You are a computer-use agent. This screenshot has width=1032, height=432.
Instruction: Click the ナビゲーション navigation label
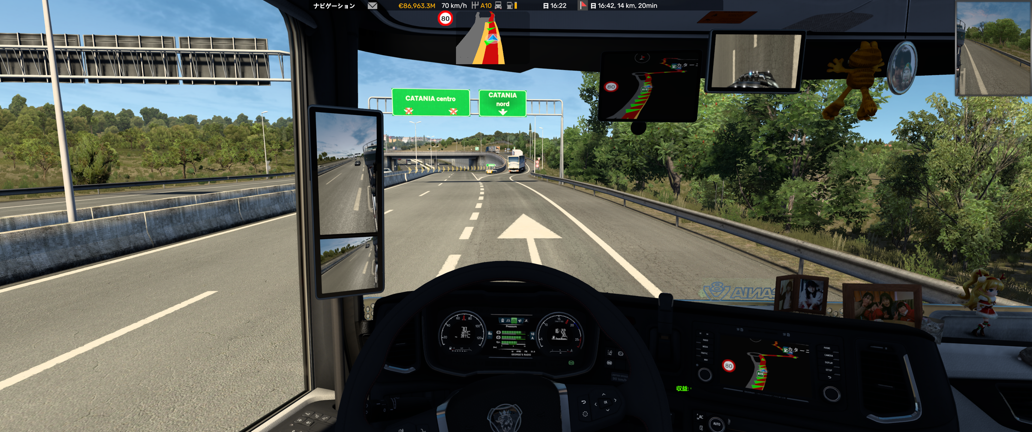(x=334, y=6)
